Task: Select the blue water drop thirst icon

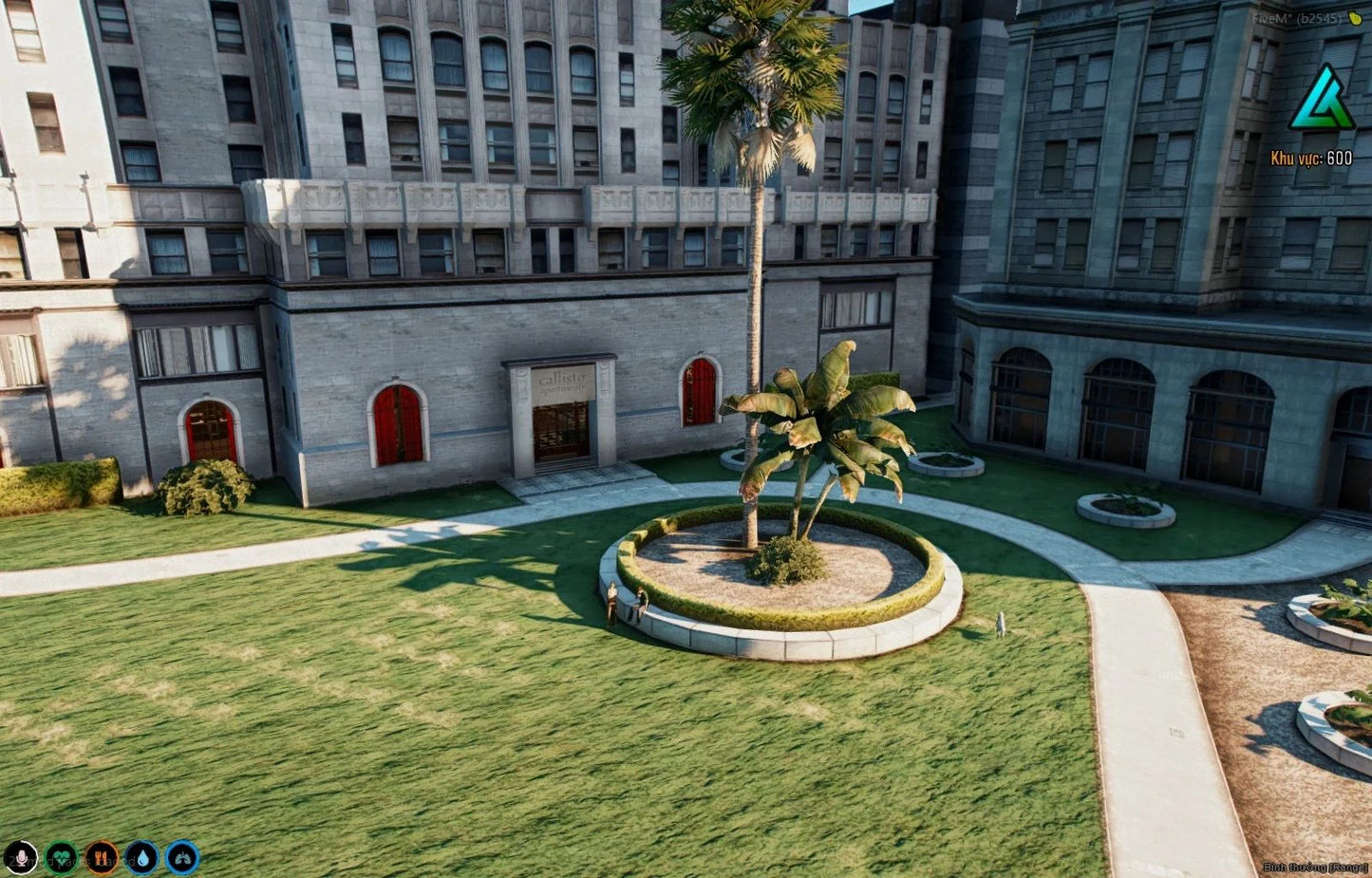Action: click(x=142, y=858)
